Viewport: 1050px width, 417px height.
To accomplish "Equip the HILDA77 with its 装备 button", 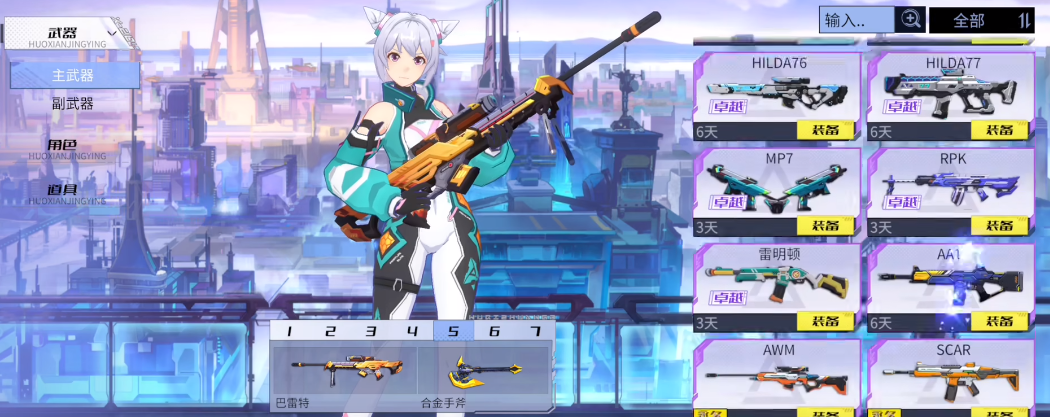I will point(999,130).
